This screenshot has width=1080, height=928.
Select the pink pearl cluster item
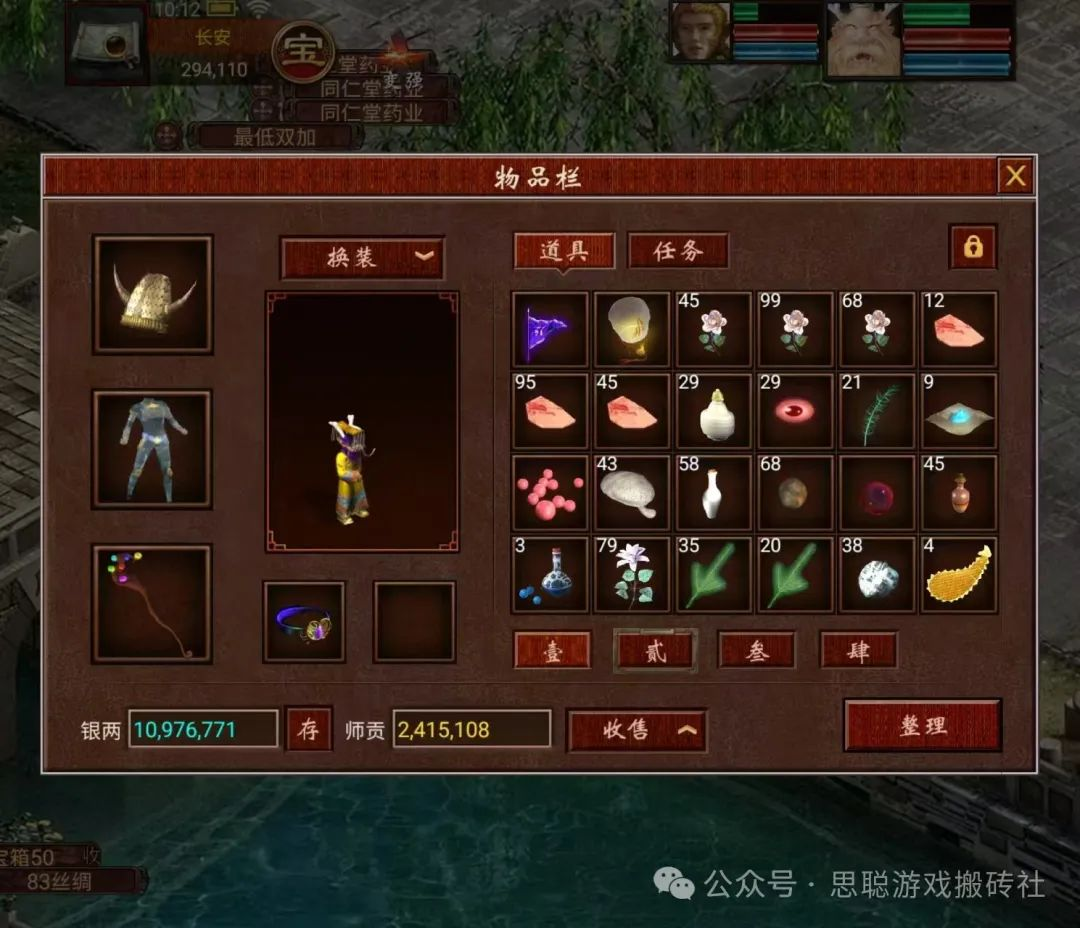550,494
